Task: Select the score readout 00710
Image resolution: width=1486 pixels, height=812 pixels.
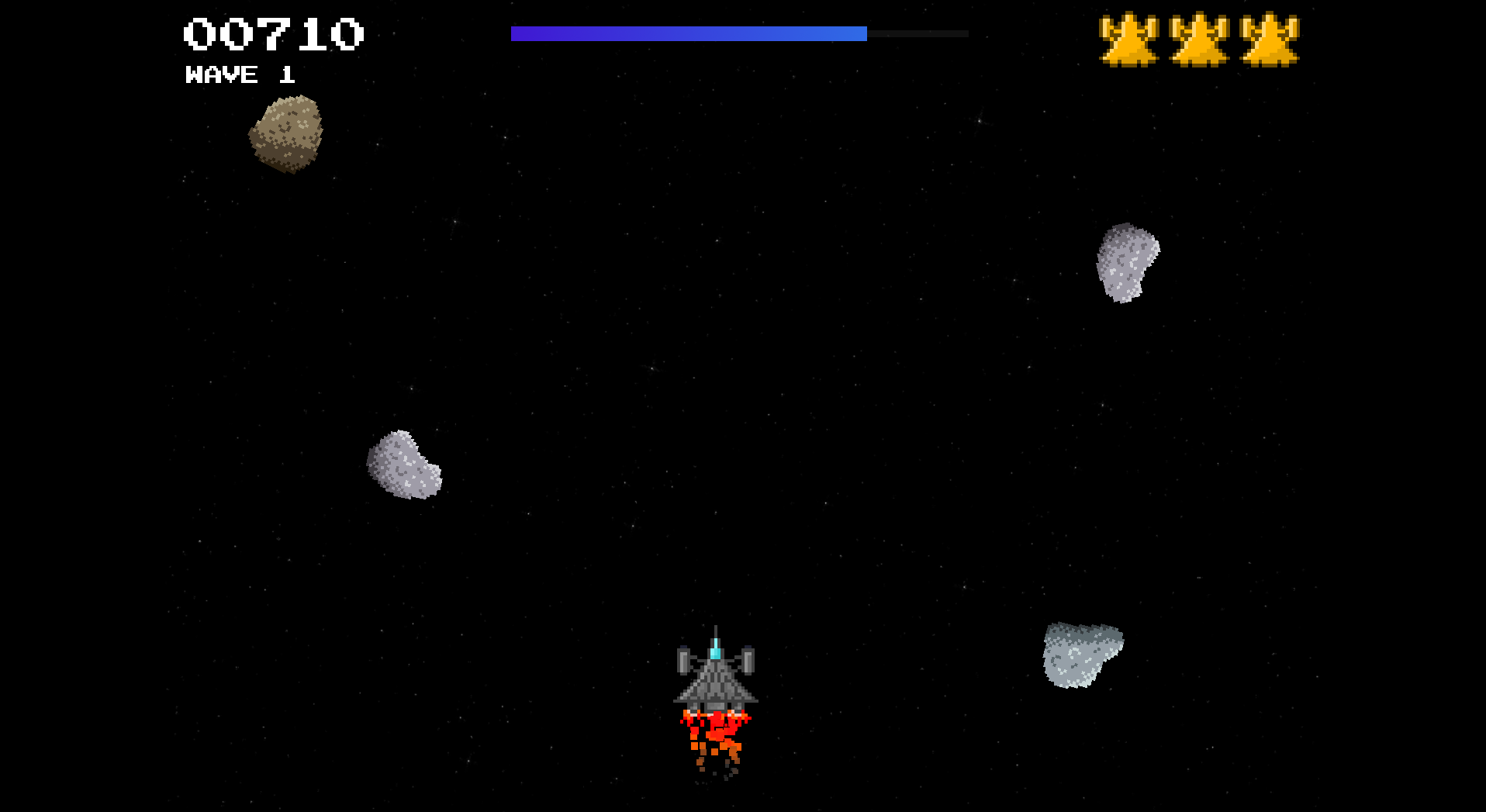Action: 273,33
